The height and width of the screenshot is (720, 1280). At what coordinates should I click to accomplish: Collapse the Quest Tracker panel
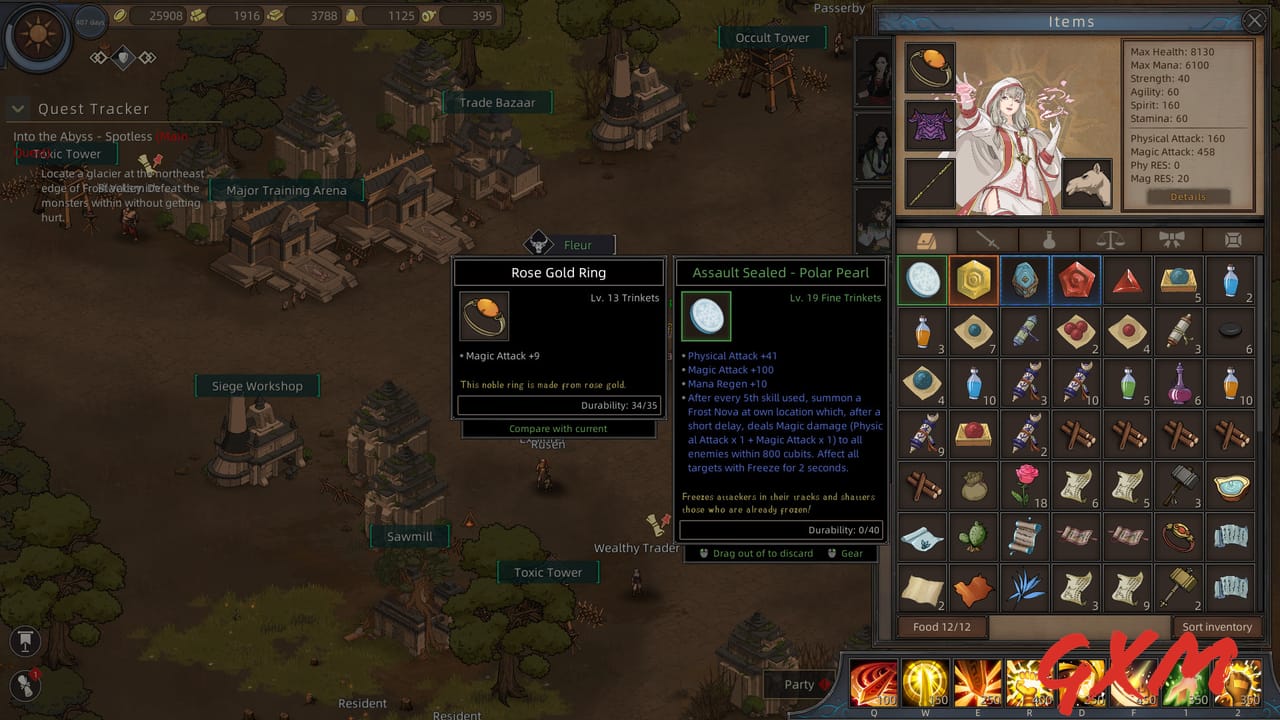pos(17,108)
